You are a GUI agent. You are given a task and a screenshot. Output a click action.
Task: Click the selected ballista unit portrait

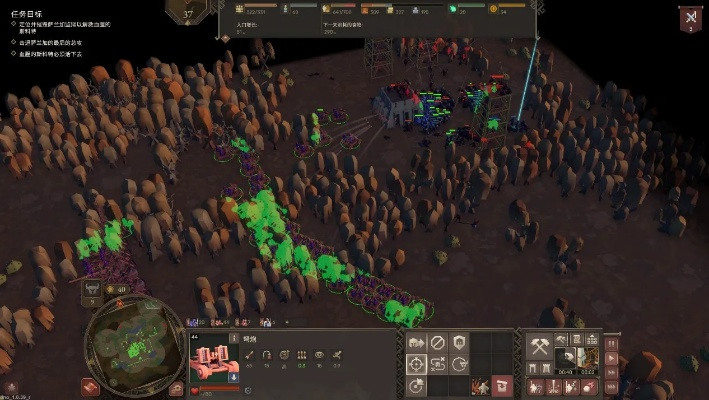(x=212, y=357)
